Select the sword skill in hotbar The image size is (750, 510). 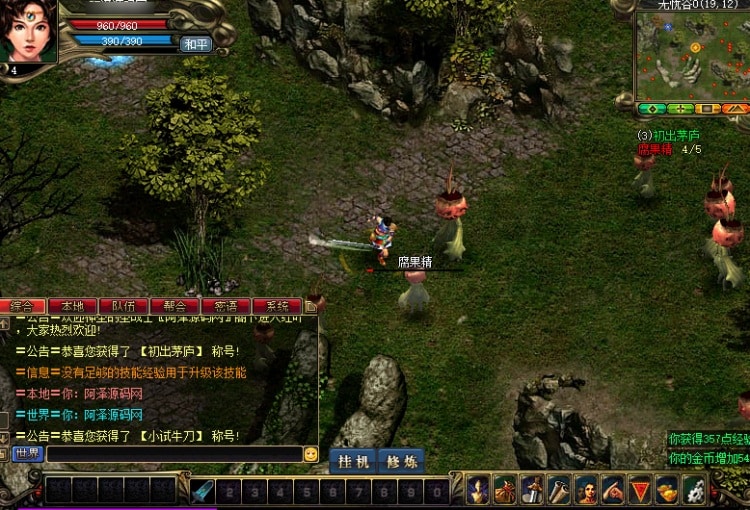pos(204,491)
